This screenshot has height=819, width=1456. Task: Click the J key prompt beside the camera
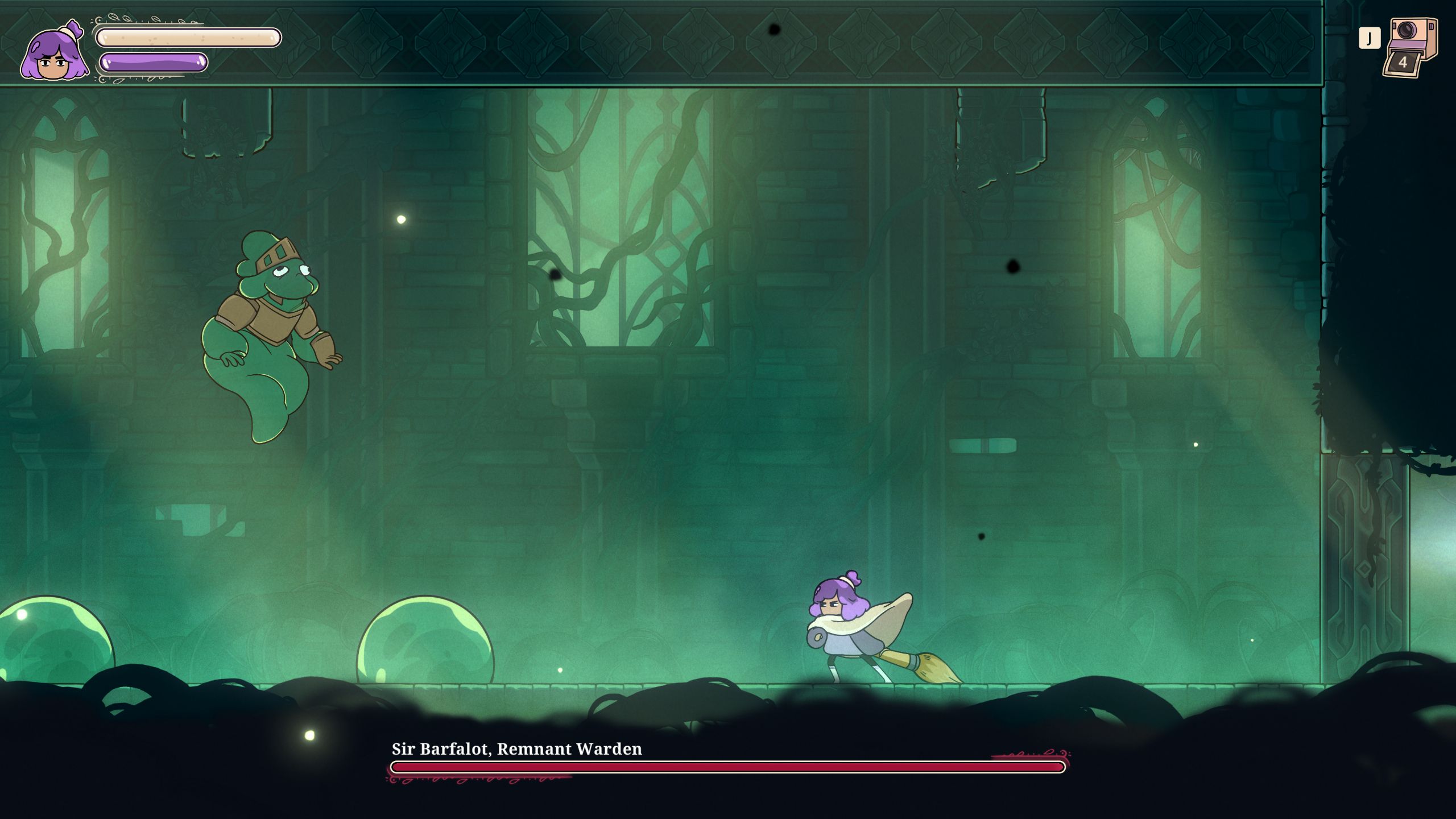click(1370, 37)
